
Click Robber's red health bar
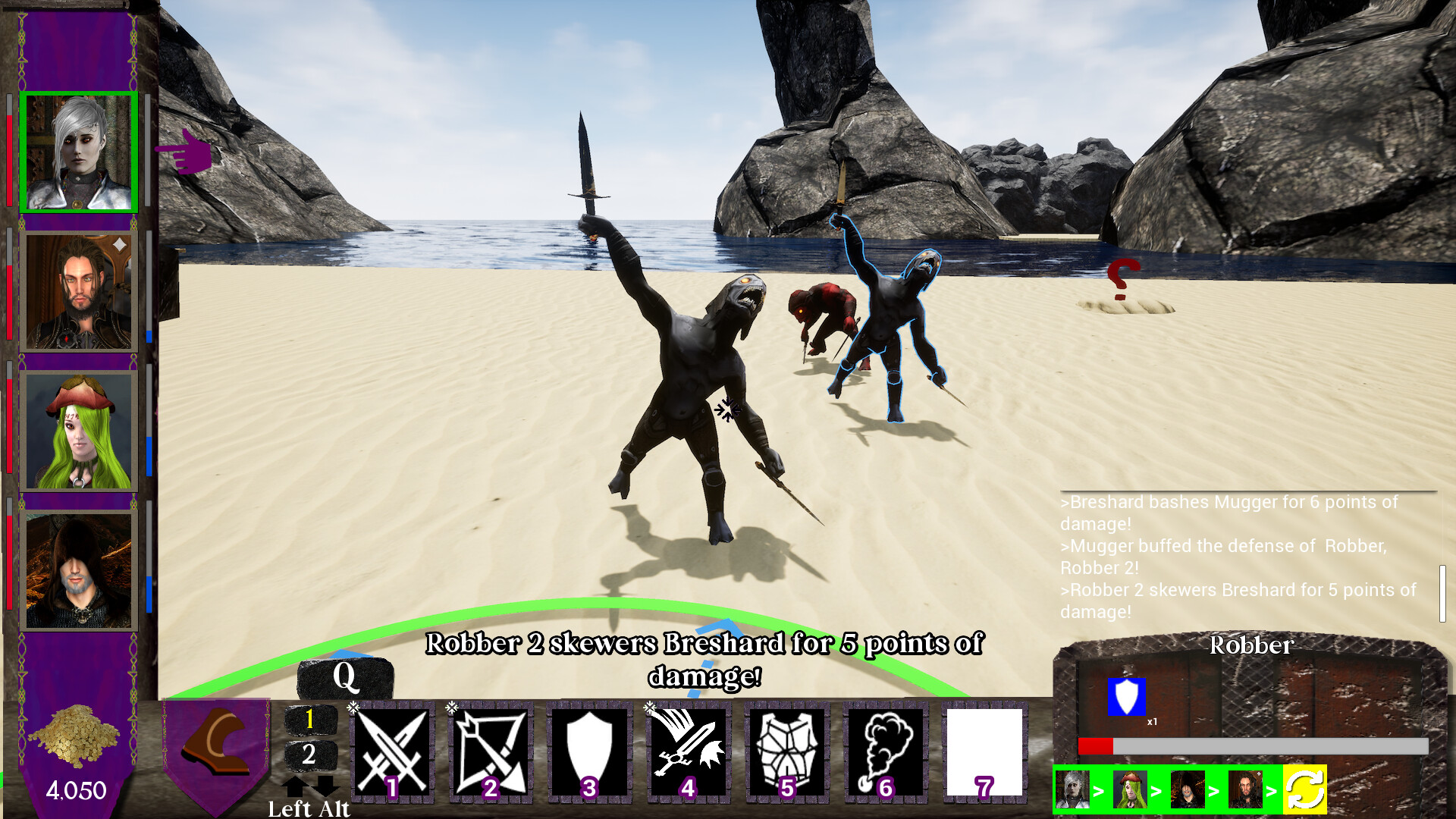click(1097, 745)
